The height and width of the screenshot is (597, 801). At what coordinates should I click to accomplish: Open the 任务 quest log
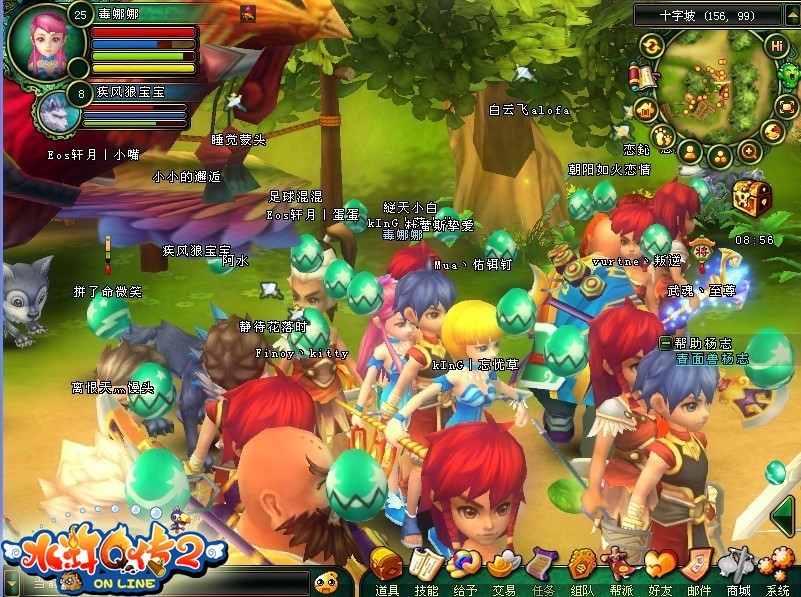click(543, 569)
